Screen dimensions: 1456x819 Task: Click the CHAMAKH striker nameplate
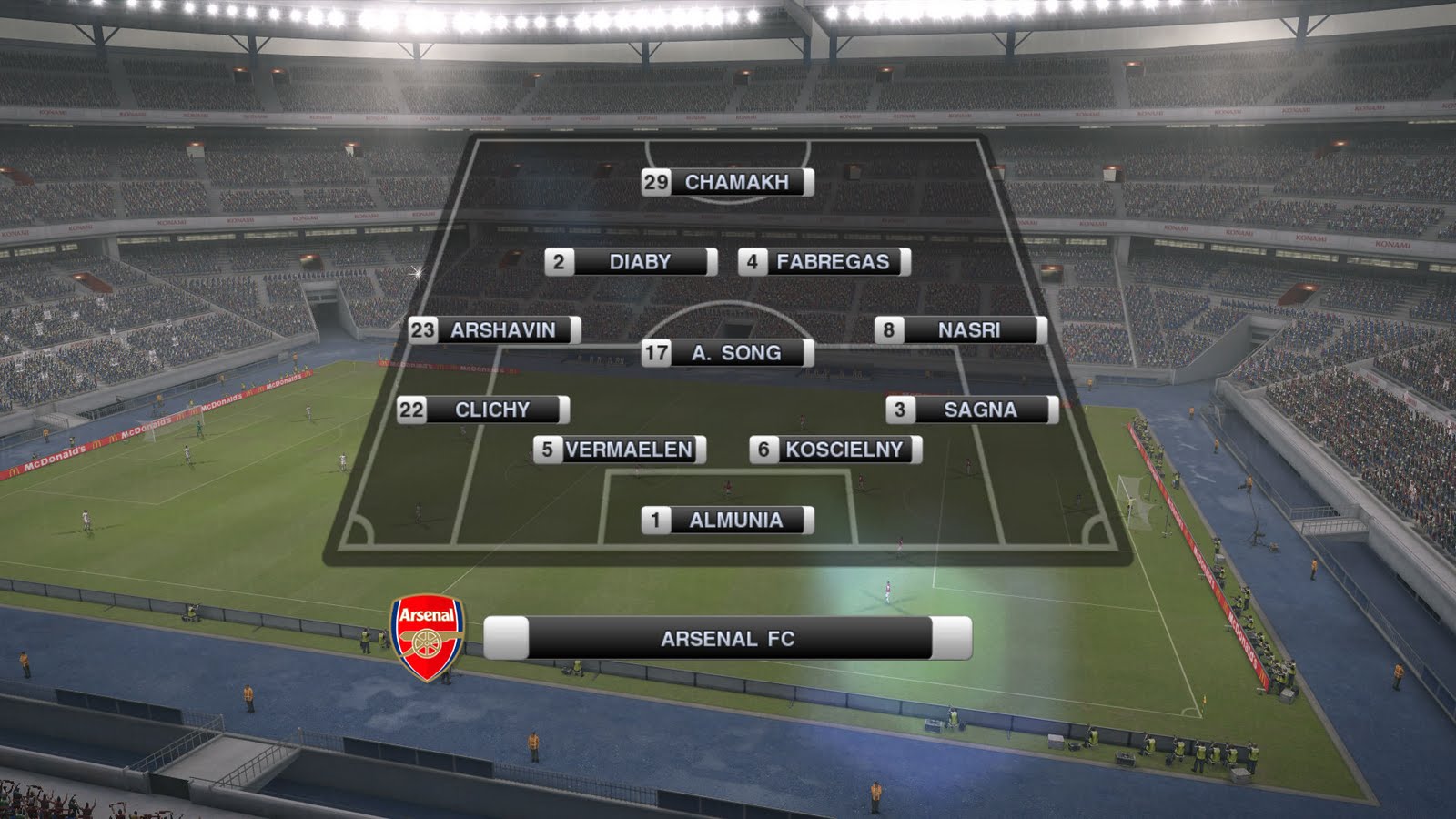click(737, 182)
